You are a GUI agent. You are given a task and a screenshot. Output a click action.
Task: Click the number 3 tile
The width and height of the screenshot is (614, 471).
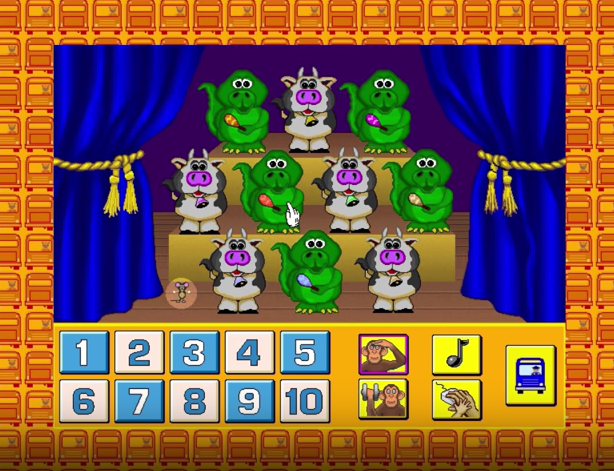194,353
